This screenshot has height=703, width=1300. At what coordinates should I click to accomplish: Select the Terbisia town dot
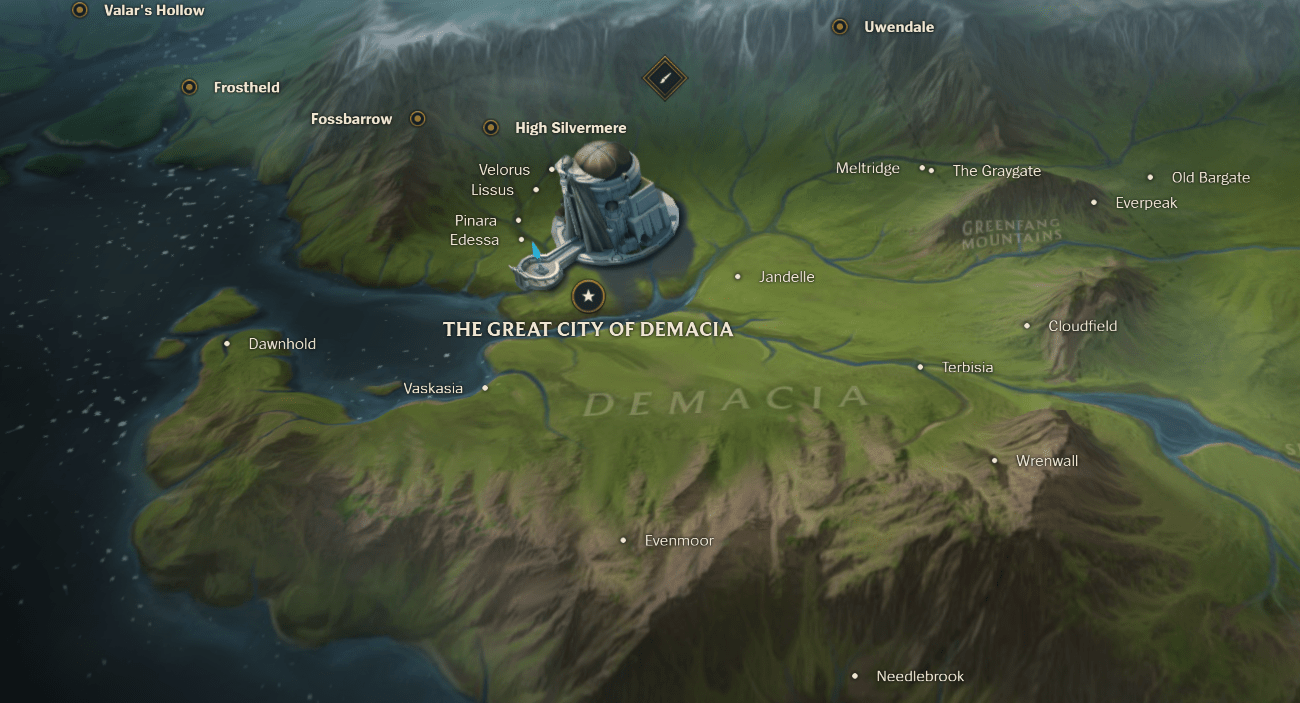[x=921, y=367]
